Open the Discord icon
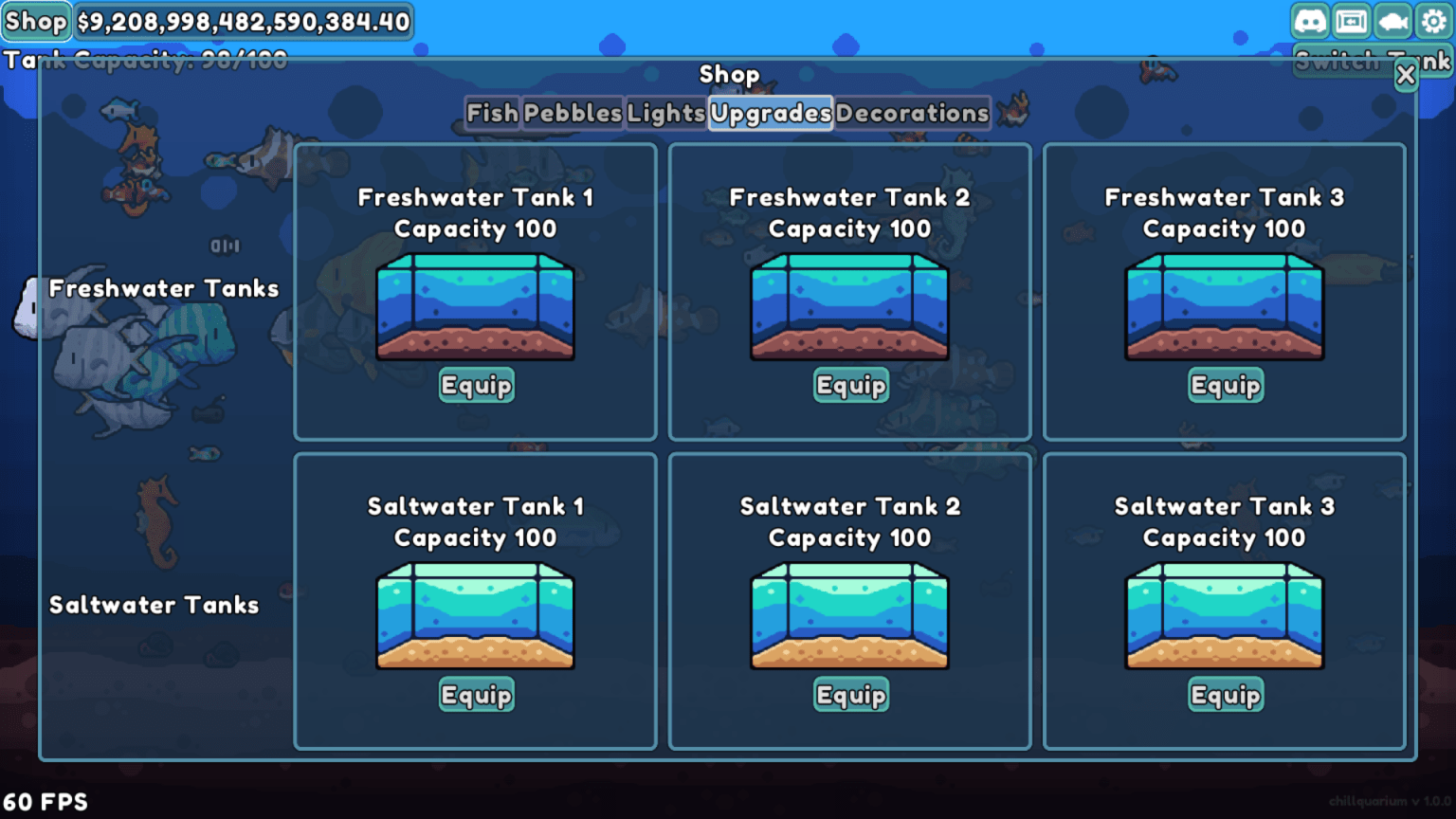This screenshot has width=1456, height=819. [x=1311, y=19]
